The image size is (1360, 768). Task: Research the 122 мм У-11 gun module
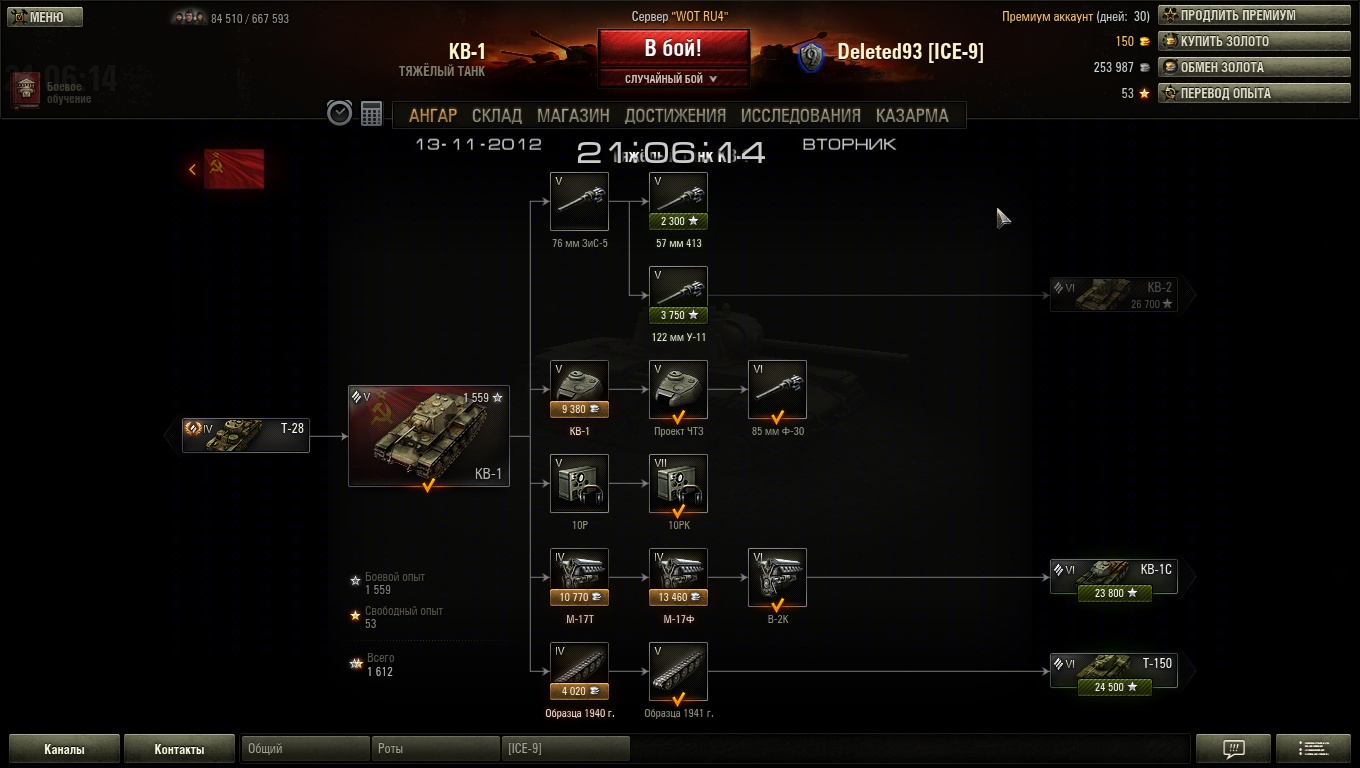point(678,296)
